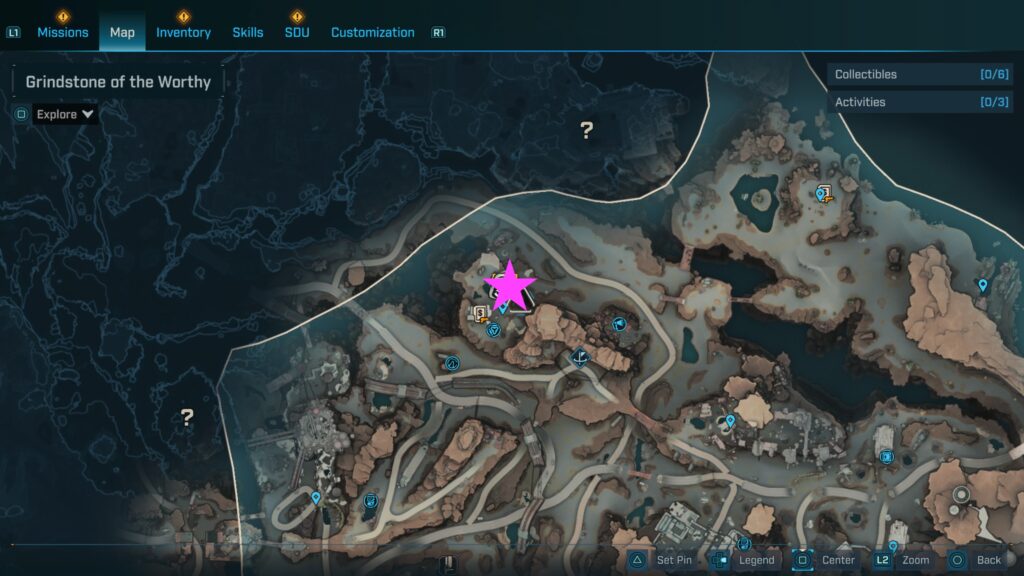
Task: Open the Missions tab
Action: click(x=63, y=32)
